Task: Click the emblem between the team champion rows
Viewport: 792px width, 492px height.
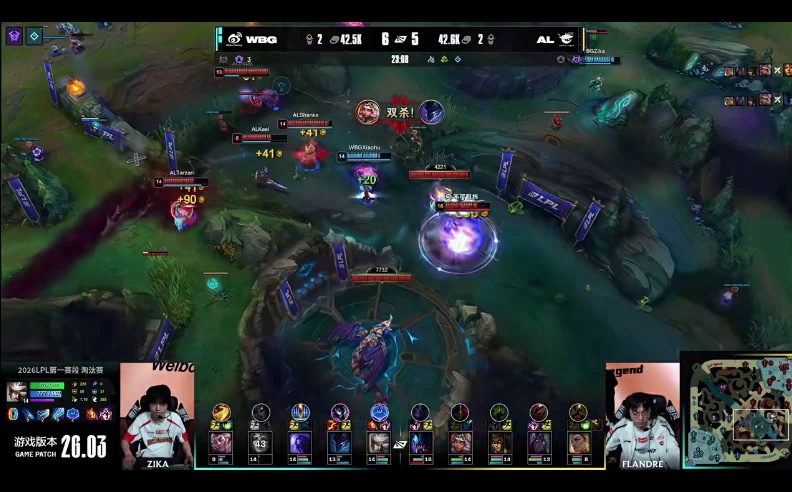Action: [400, 443]
